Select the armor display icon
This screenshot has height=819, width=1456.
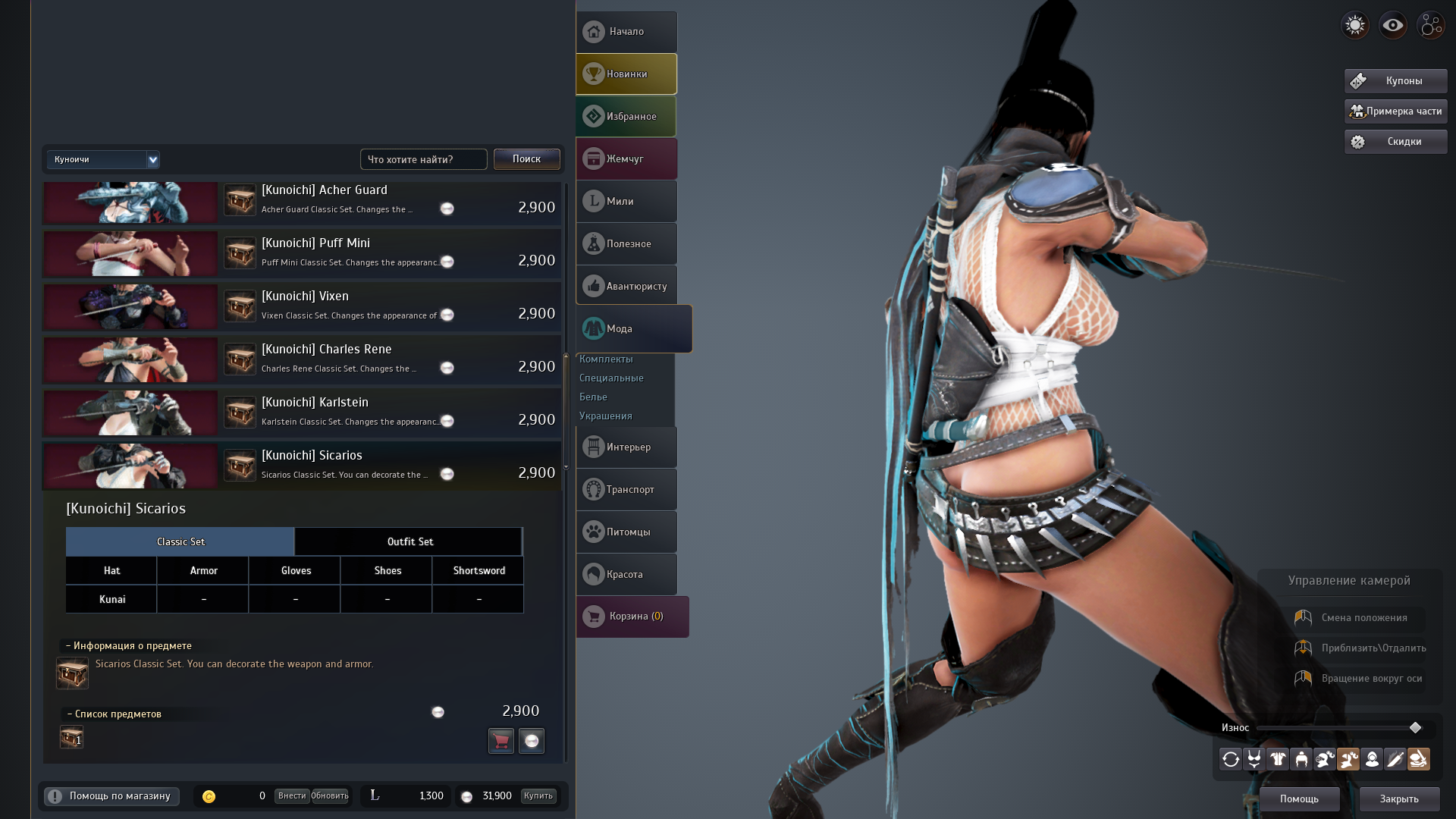[1278, 758]
